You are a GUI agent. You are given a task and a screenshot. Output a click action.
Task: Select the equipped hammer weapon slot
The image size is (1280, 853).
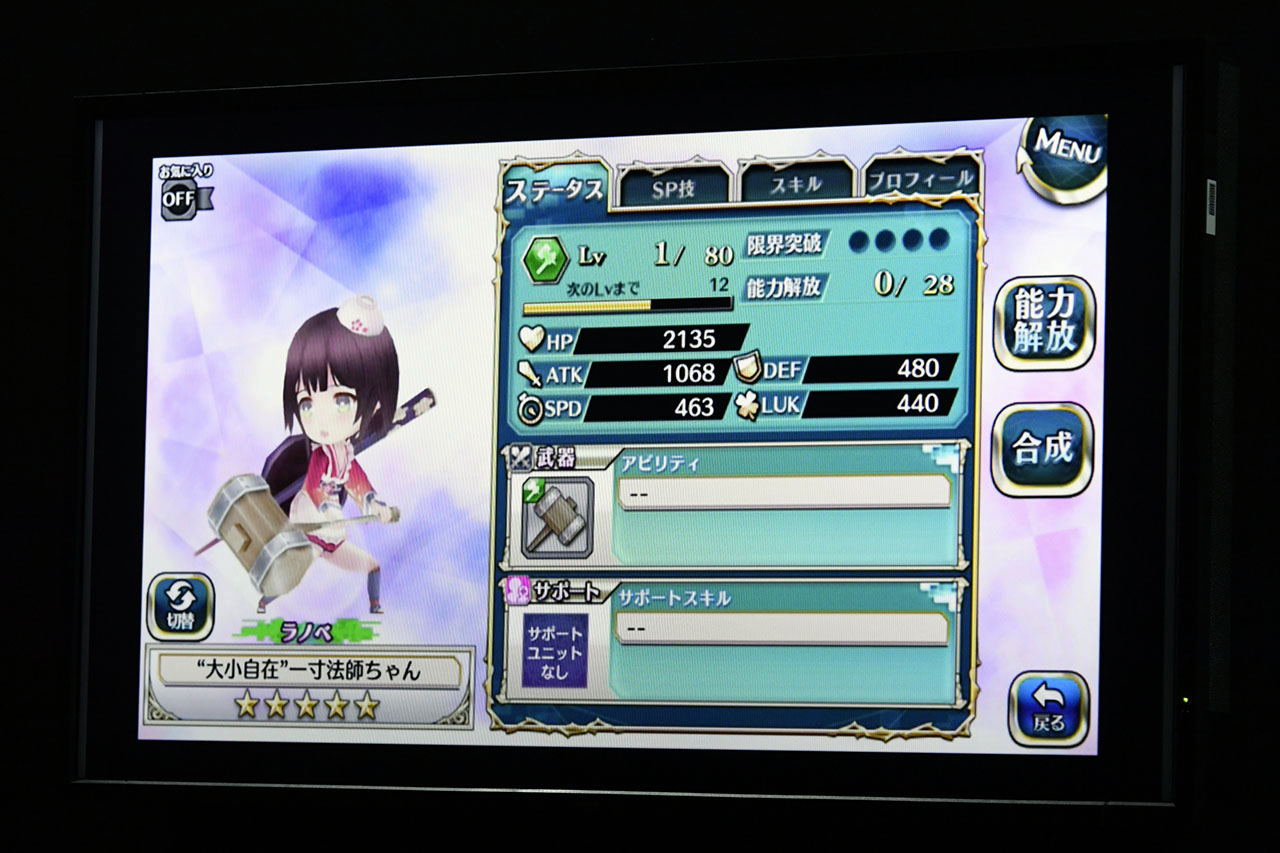coord(557,516)
